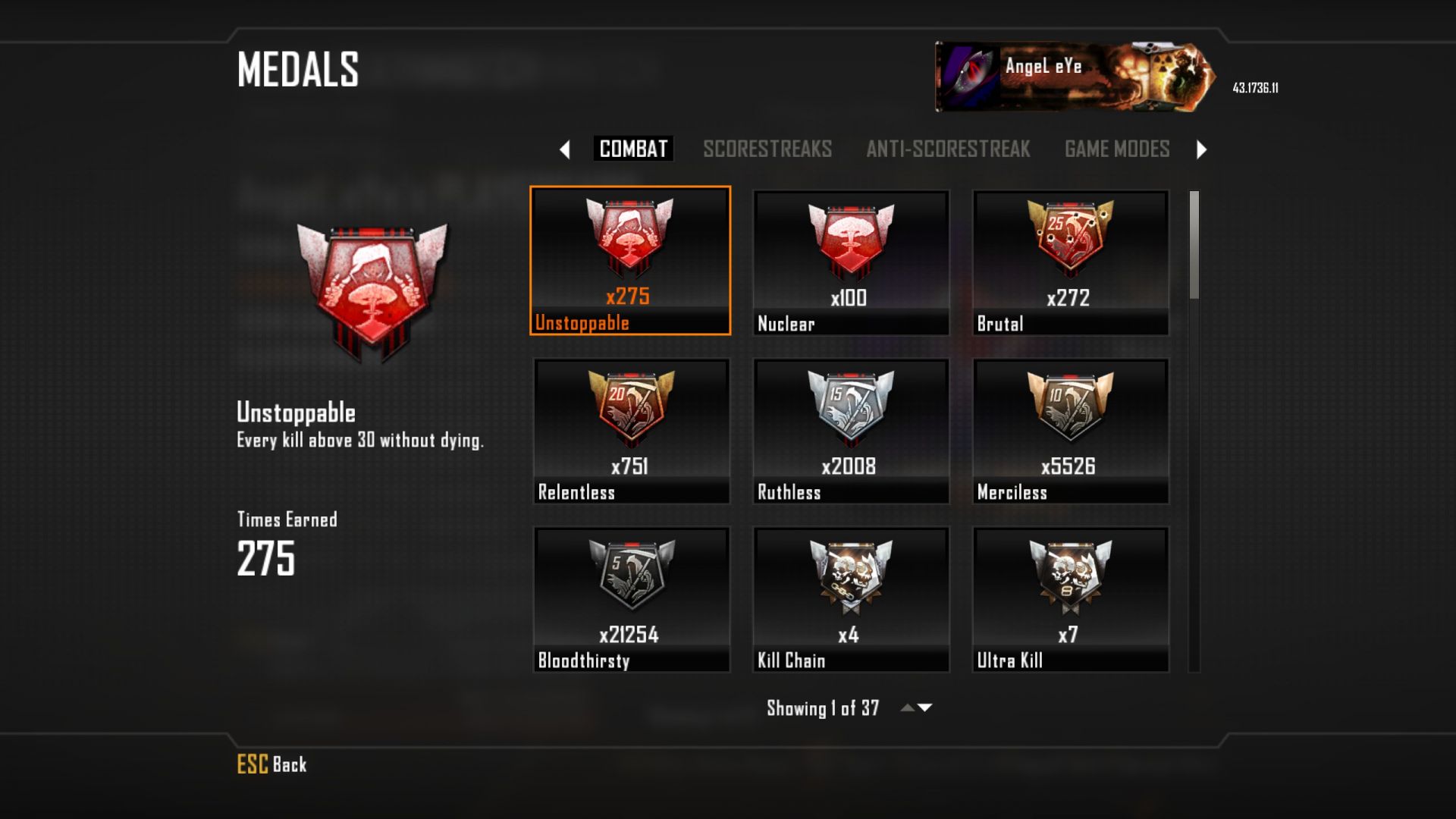Pick the Kill Chain medal tile

click(x=850, y=598)
